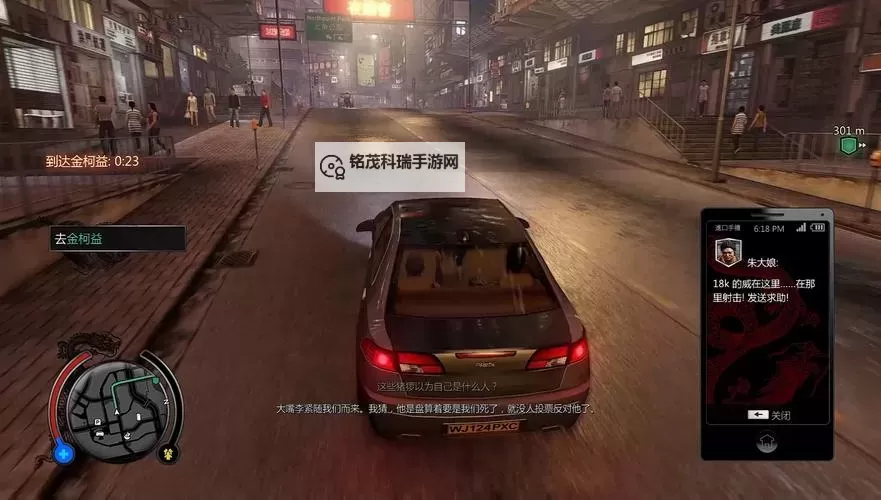Click the green 301 m waypoint marker

(848, 147)
